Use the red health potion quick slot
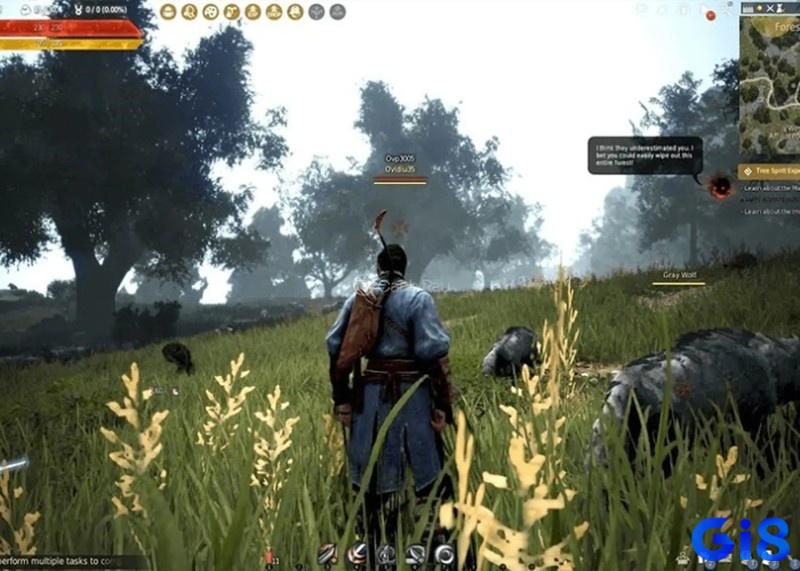 (268, 555)
